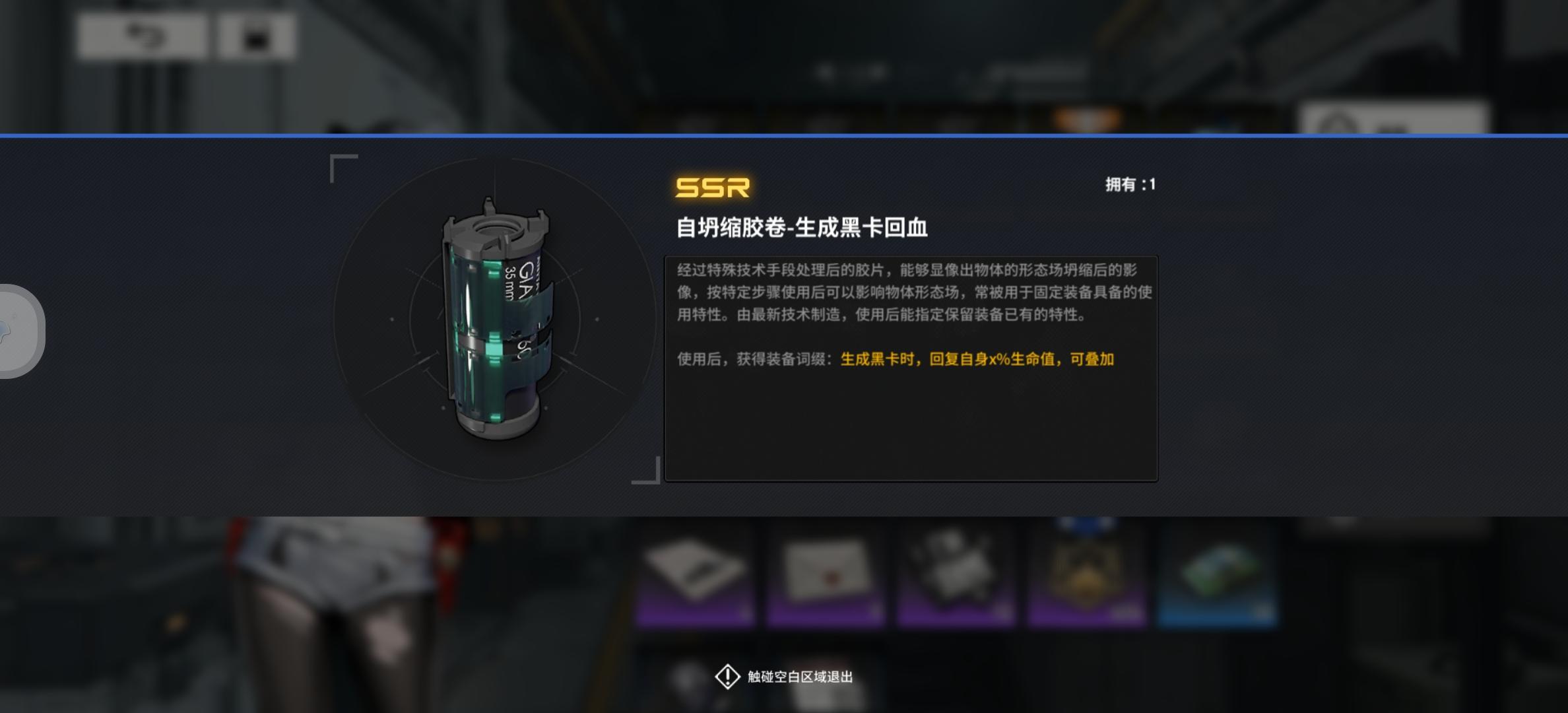Tap 触碰空白区域退出 to close the popup
The width and height of the screenshot is (1568, 713).
coord(802,676)
